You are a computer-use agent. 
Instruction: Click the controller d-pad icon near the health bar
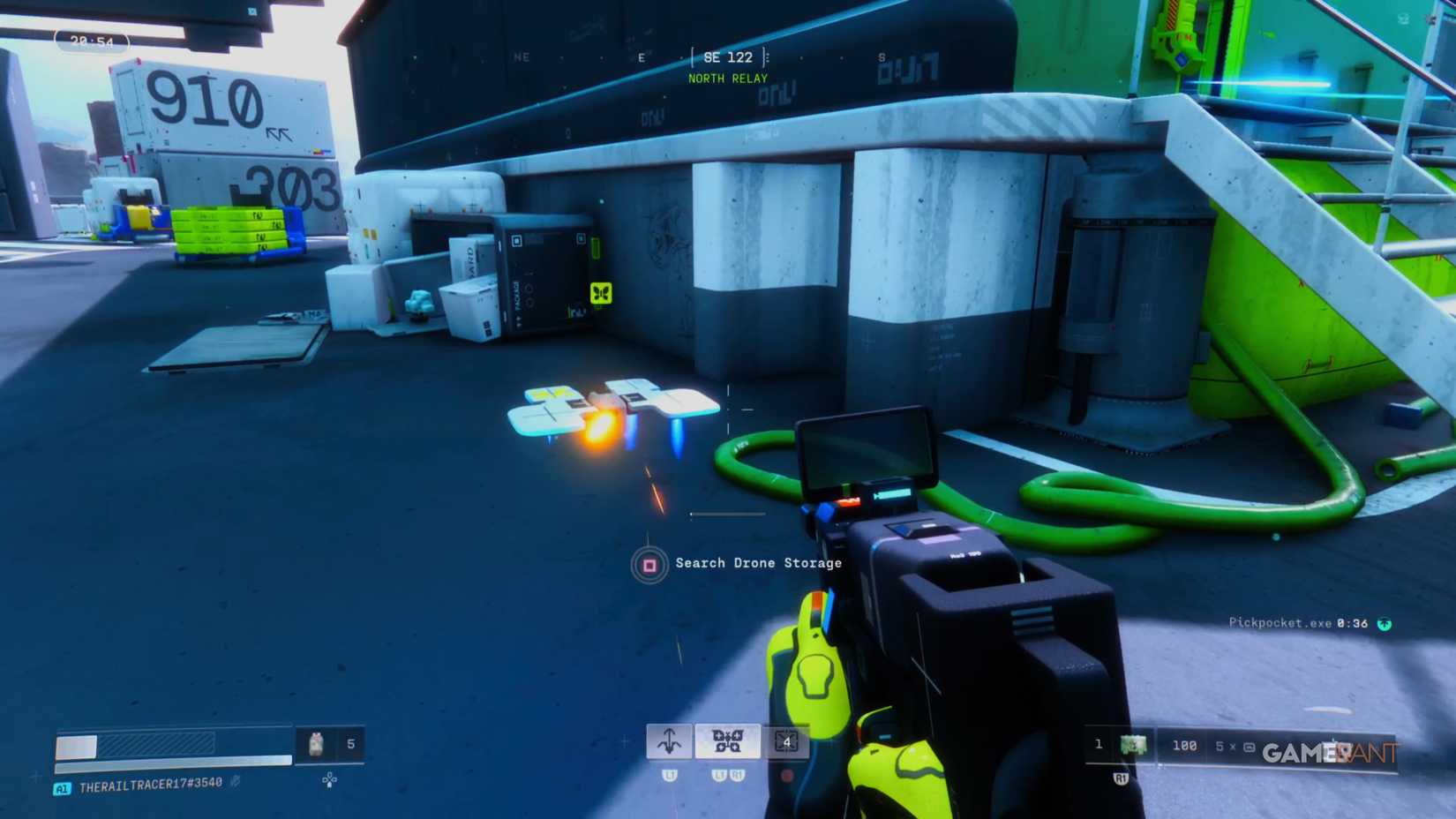[x=330, y=780]
